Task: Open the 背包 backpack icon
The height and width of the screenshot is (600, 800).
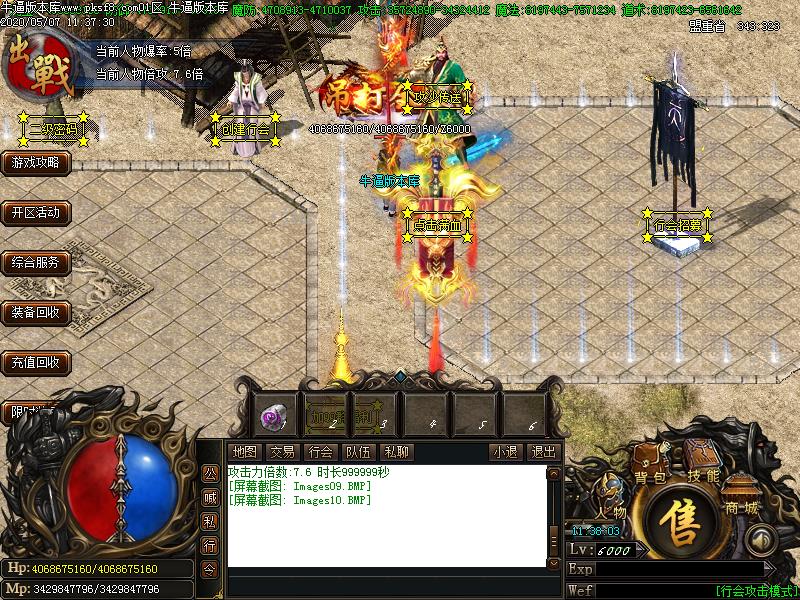Action: (650, 465)
